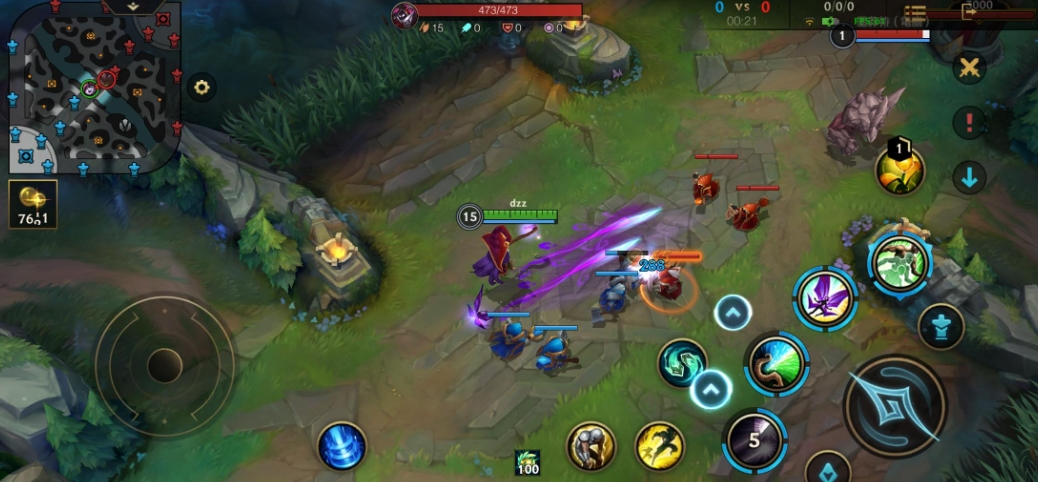Send the blue down-arrow ping
1038x482 pixels.
click(968, 177)
